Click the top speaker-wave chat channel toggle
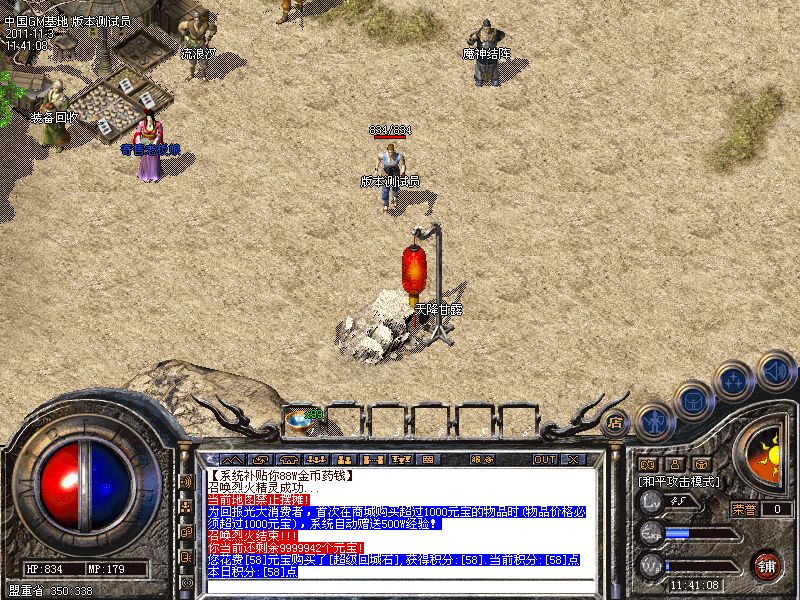The width and height of the screenshot is (800, 600). [x=187, y=481]
